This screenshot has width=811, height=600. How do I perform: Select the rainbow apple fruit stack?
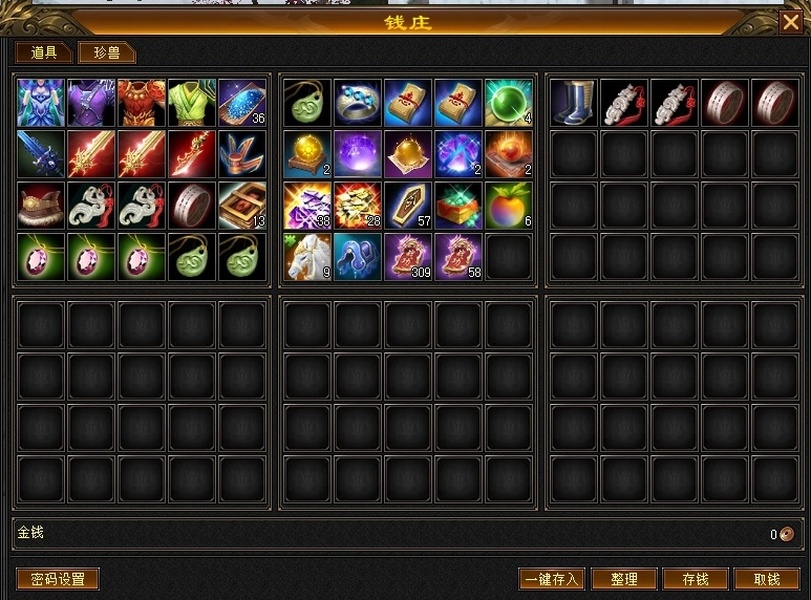509,205
